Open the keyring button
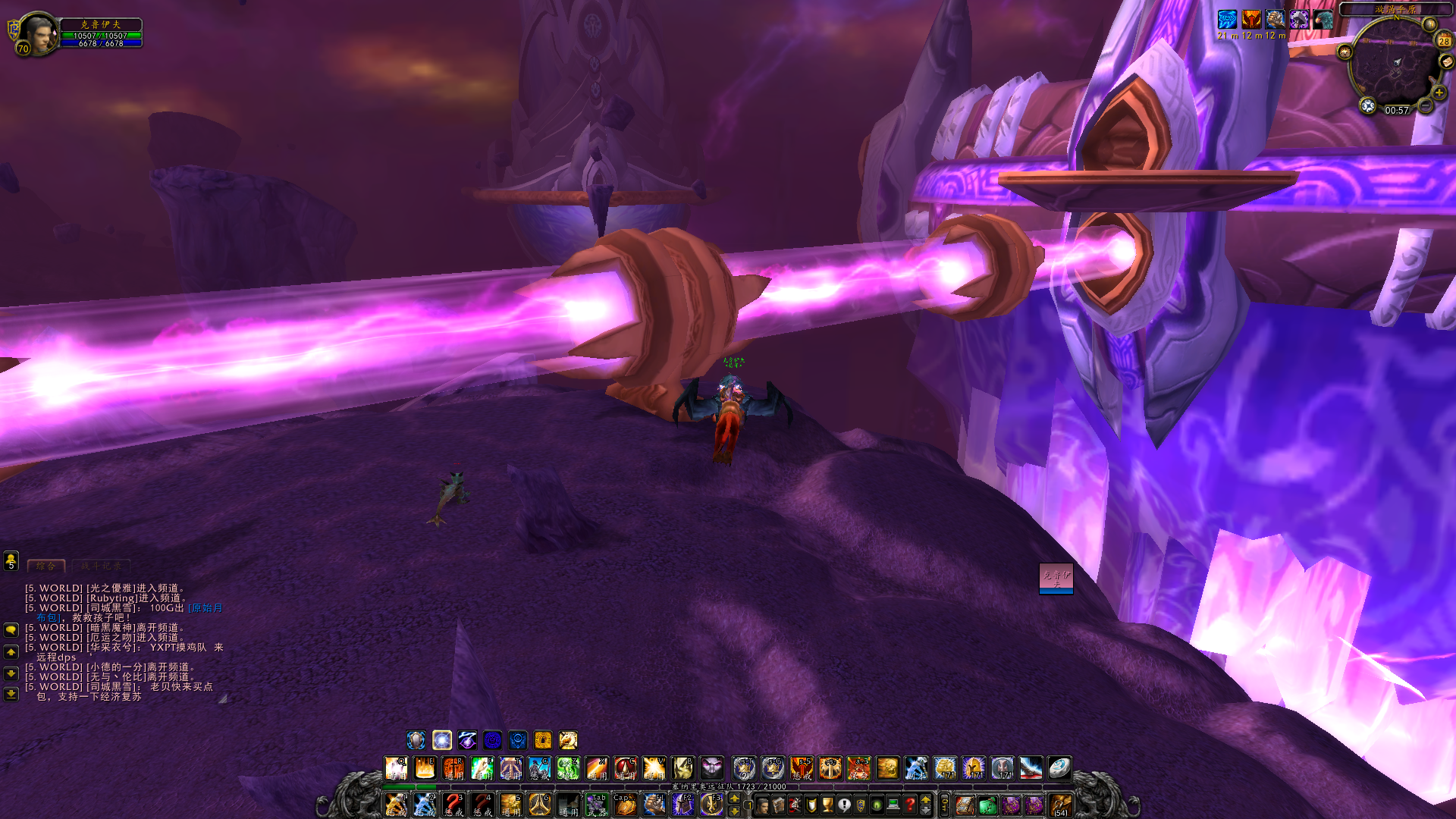1456x819 pixels. (945, 805)
